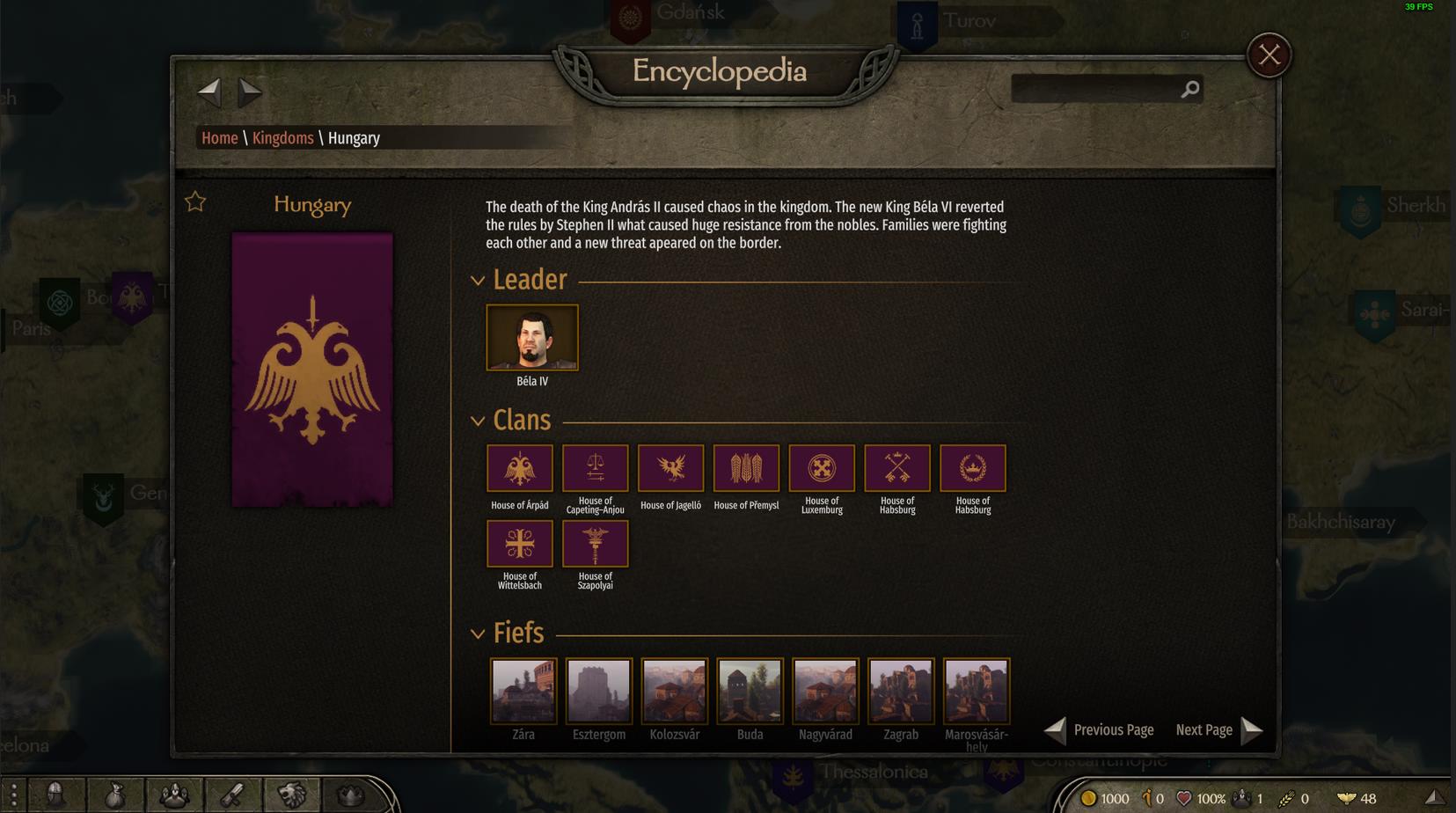Select the Buda fief thumbnail
Image resolution: width=1456 pixels, height=813 pixels.
pos(750,691)
